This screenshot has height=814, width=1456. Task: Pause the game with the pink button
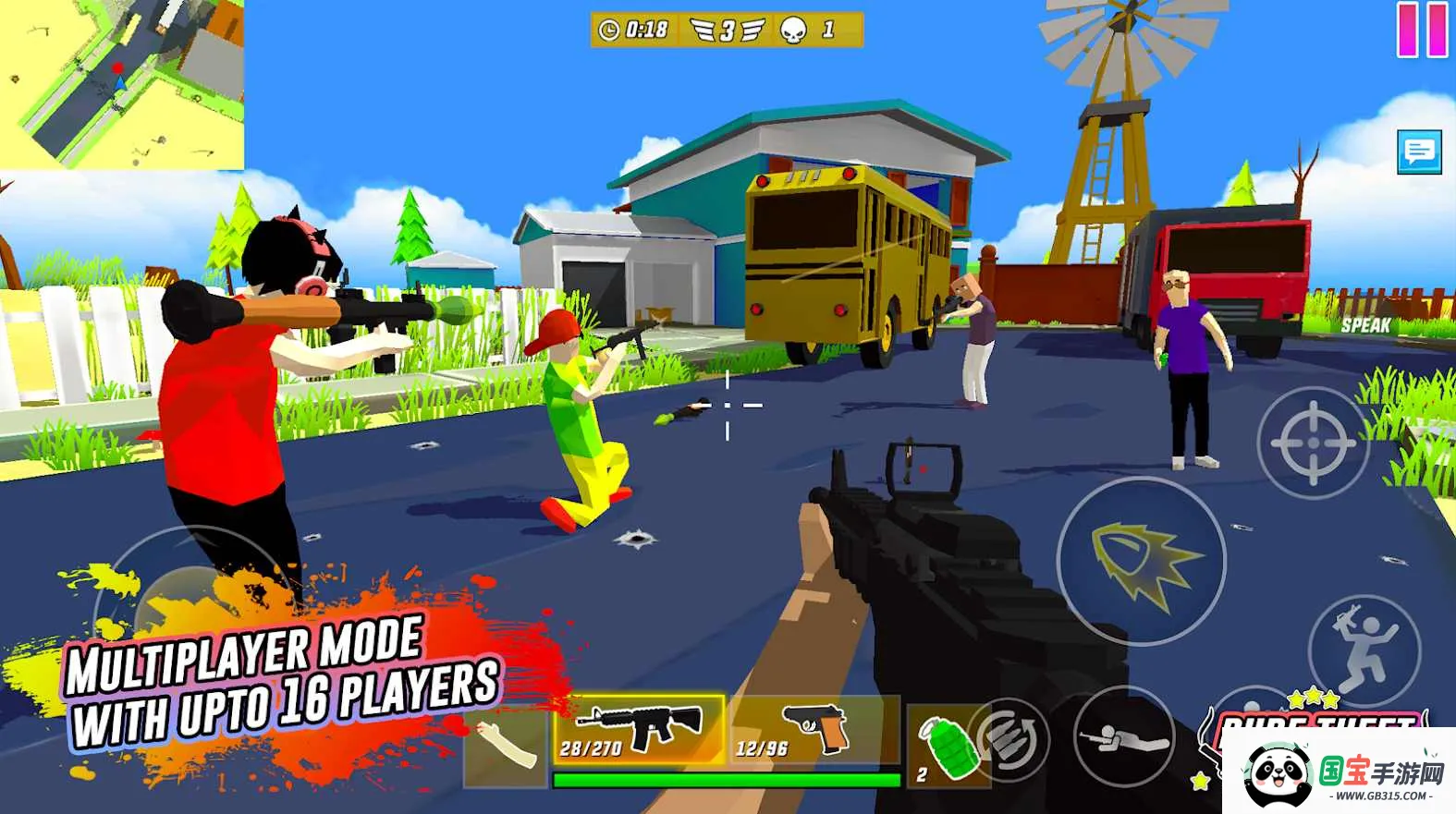[1422, 30]
